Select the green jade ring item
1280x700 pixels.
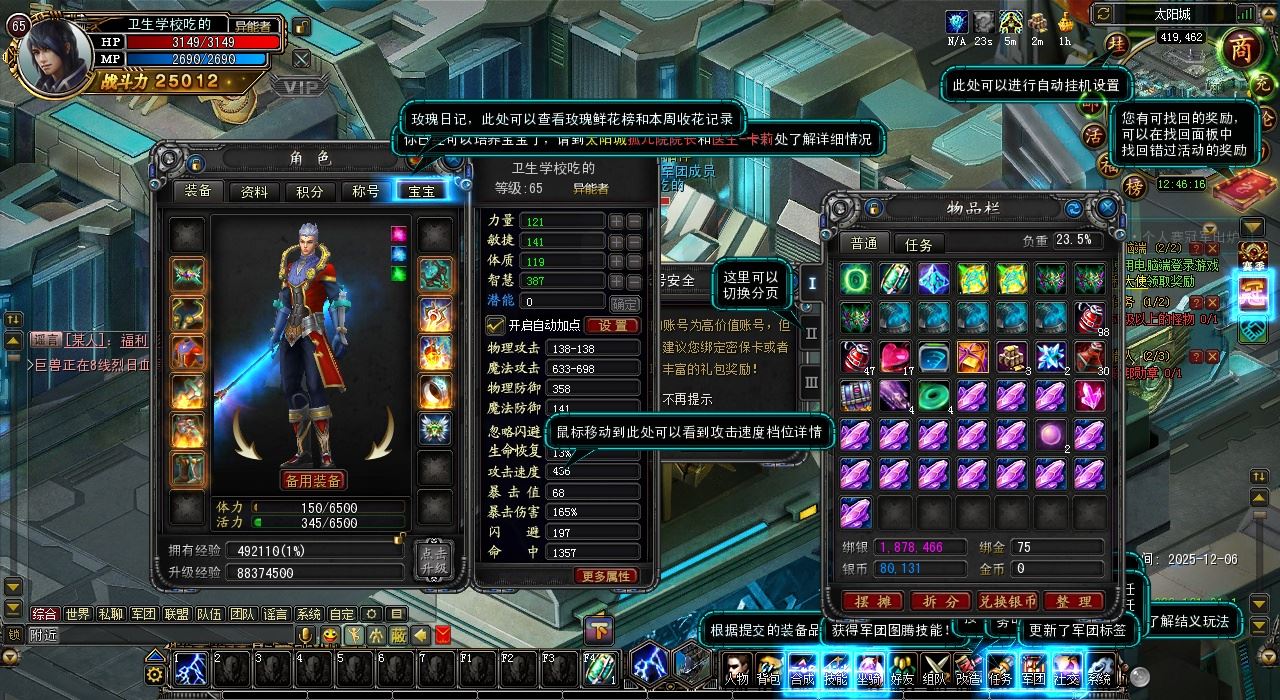pos(933,395)
